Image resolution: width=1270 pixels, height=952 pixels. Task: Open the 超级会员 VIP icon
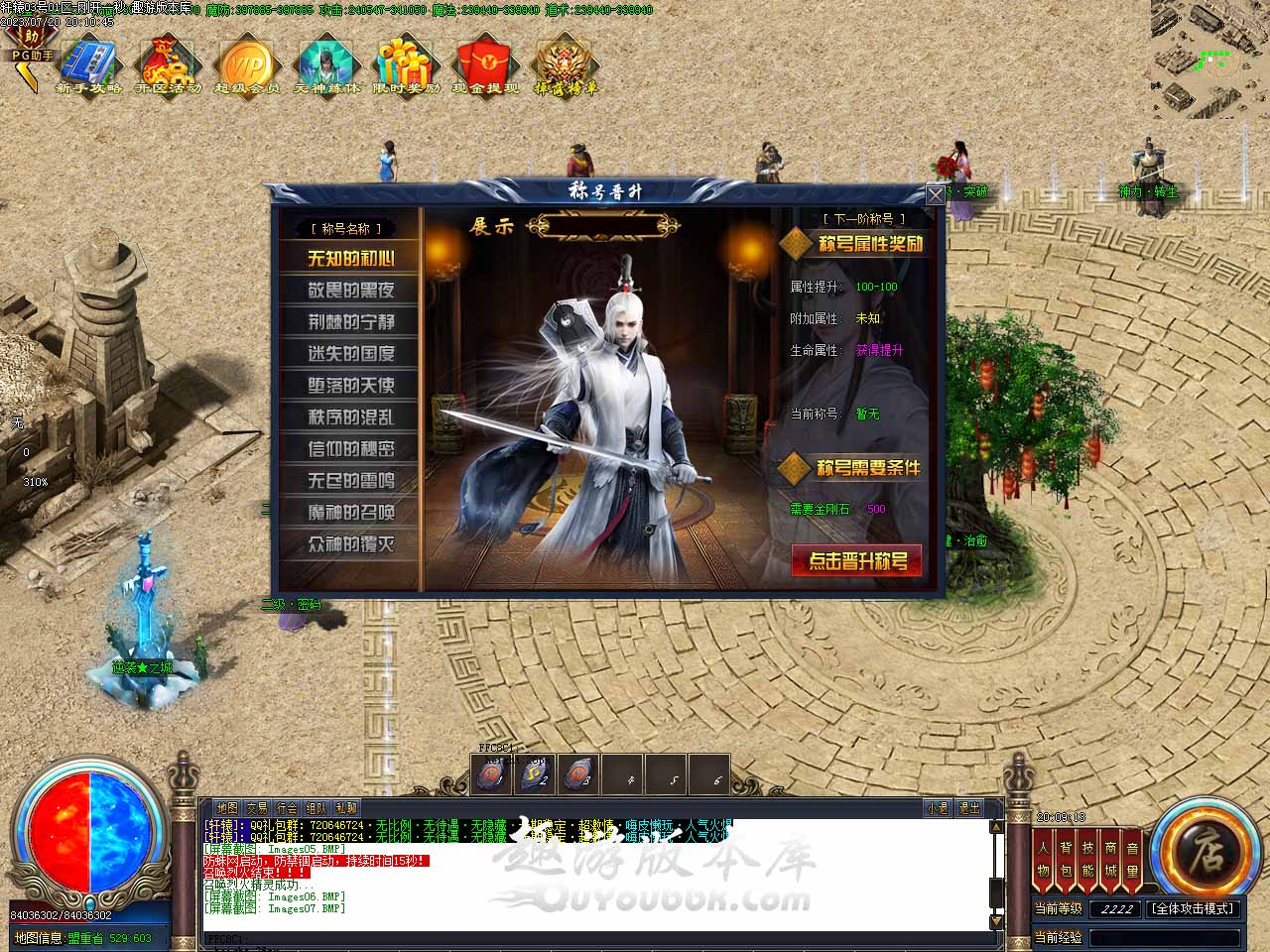246,66
